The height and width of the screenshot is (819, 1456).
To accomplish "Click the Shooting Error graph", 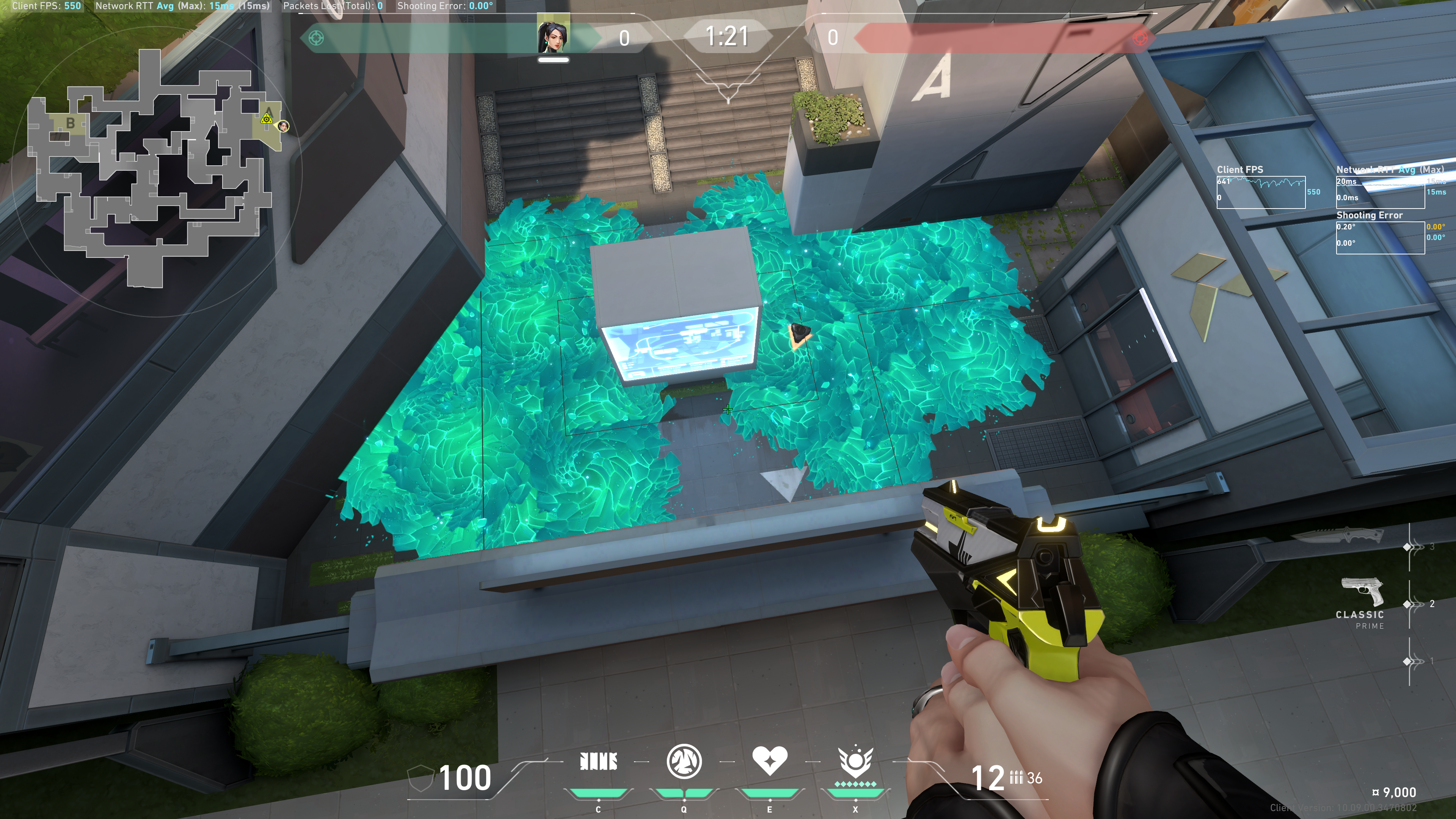I will tap(1380, 237).
